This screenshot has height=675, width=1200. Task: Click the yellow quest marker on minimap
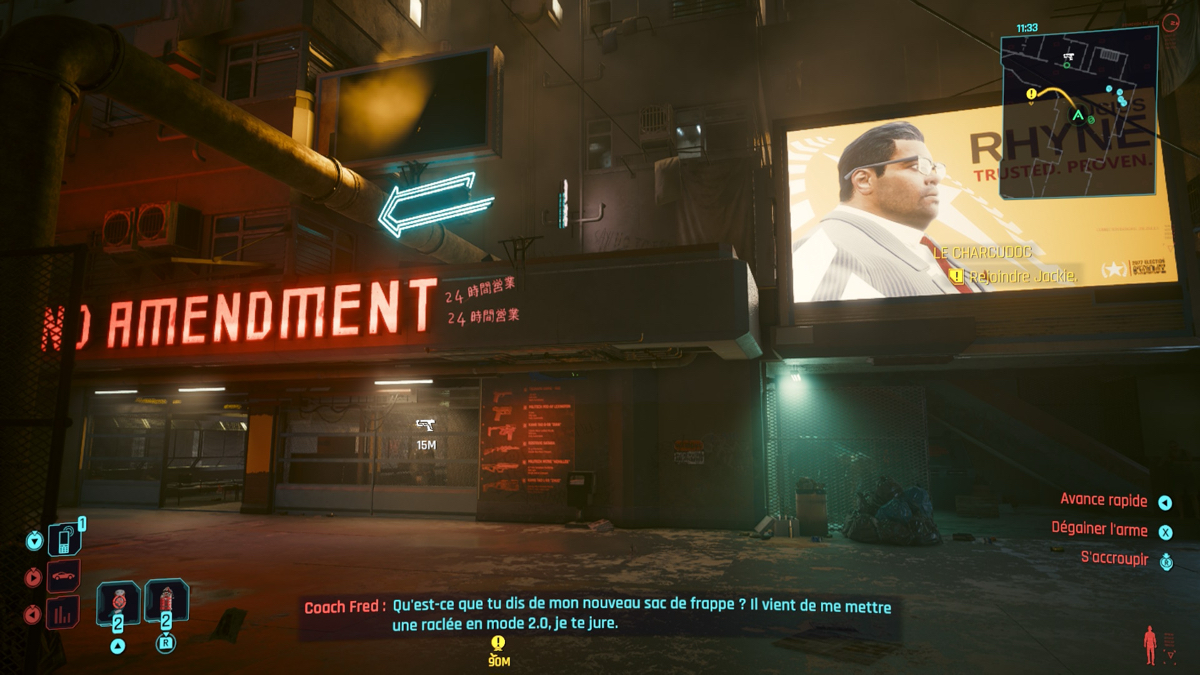(1031, 94)
